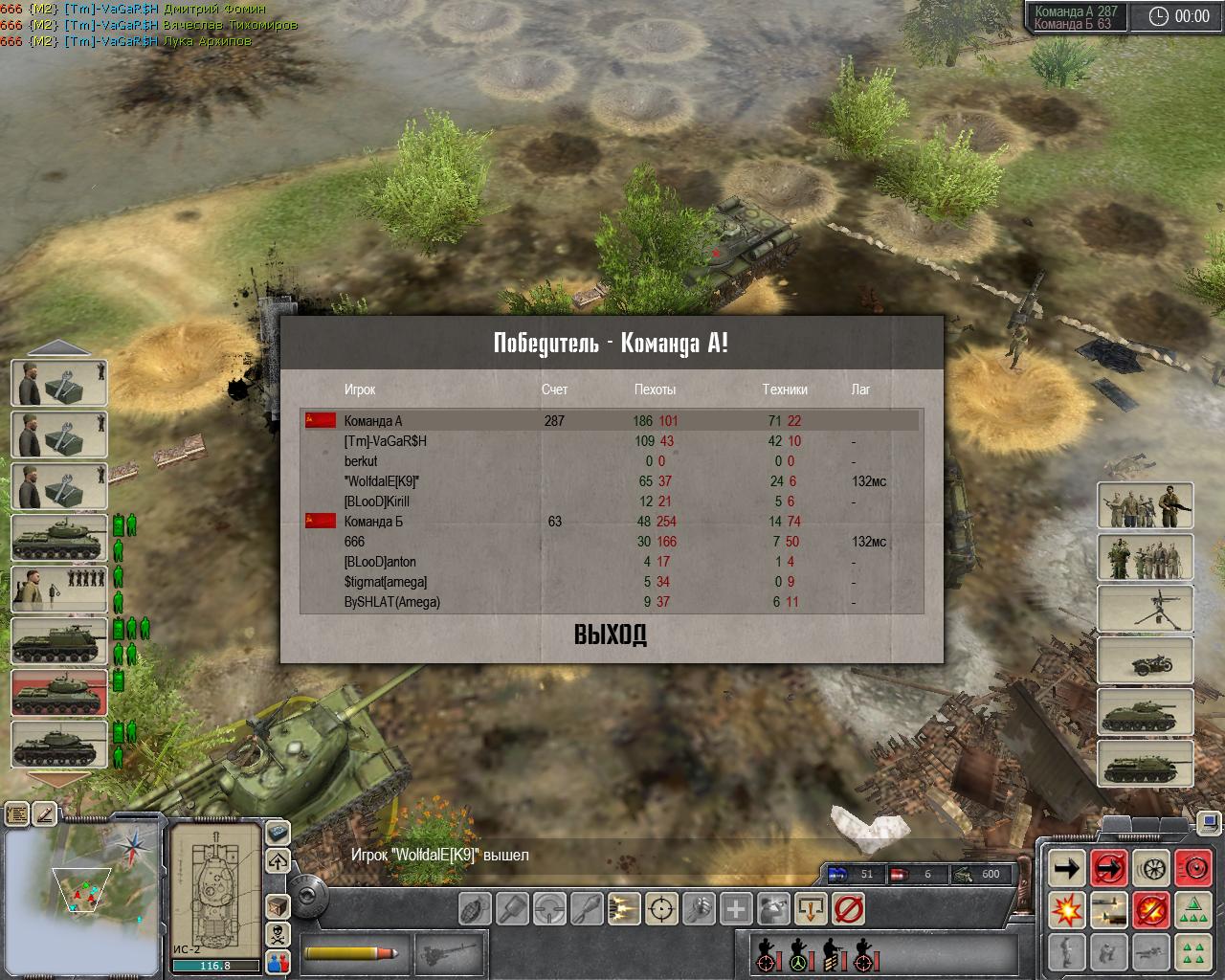Select the red-highlighted tank unit card

[59, 691]
